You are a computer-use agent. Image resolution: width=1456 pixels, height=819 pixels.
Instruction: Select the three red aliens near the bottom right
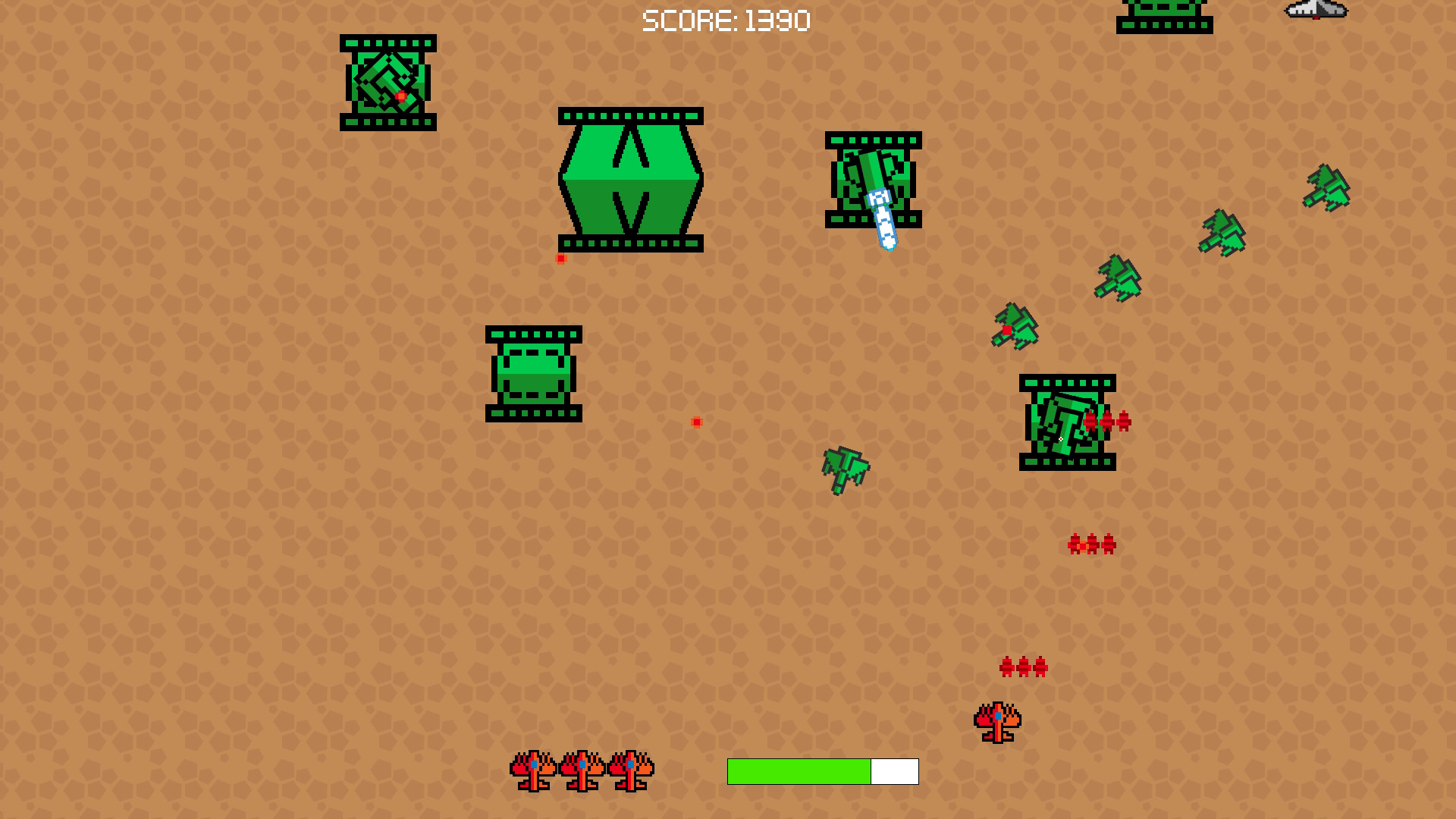pyautogui.click(x=1025, y=667)
